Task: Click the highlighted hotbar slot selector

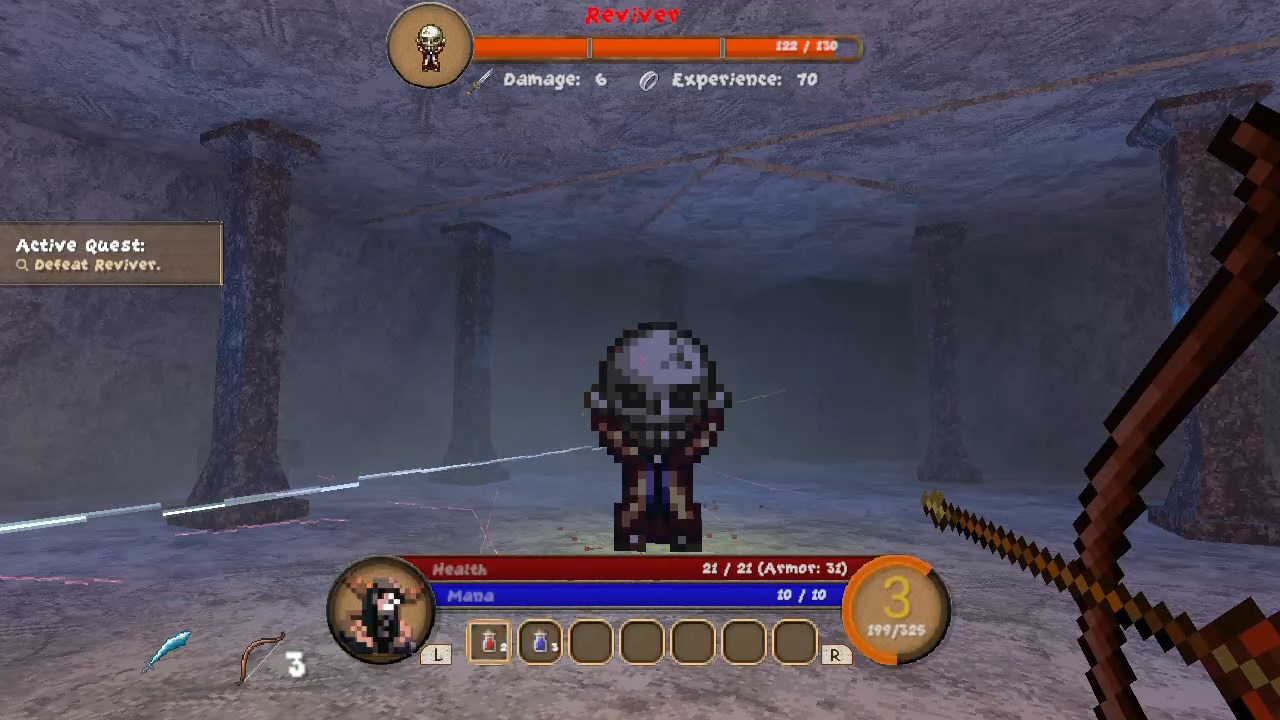Action: pos(489,641)
